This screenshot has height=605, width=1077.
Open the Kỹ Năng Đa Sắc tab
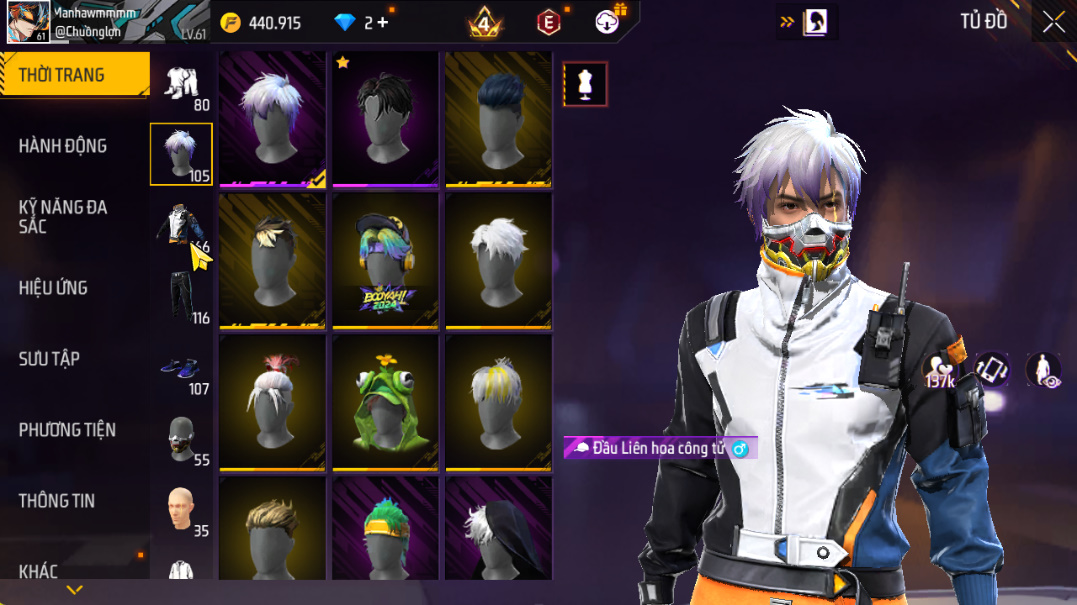pyautogui.click(x=62, y=216)
